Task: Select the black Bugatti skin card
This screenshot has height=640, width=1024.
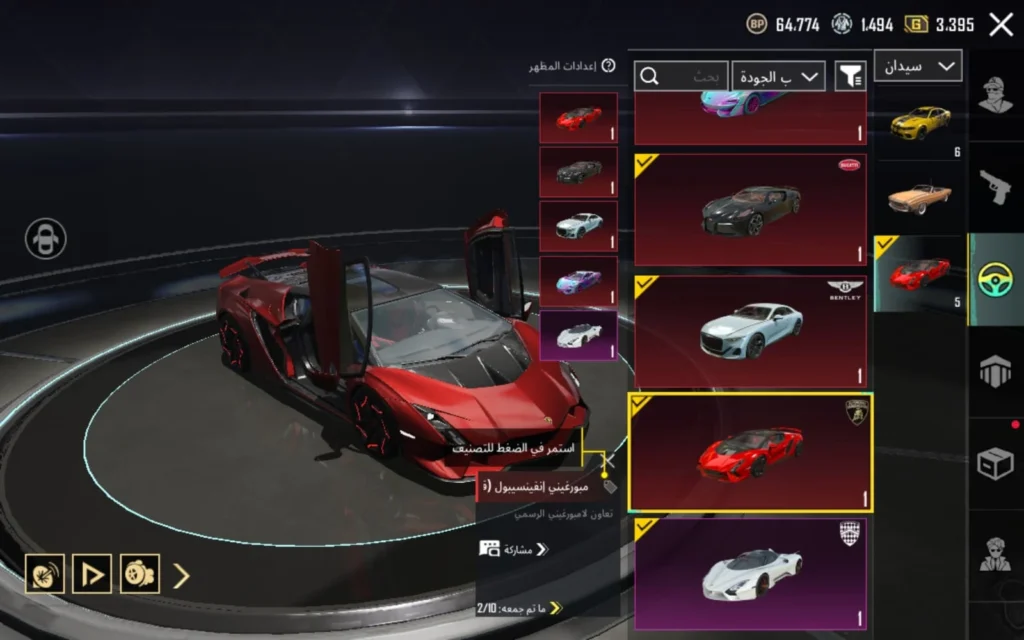Action: point(750,209)
